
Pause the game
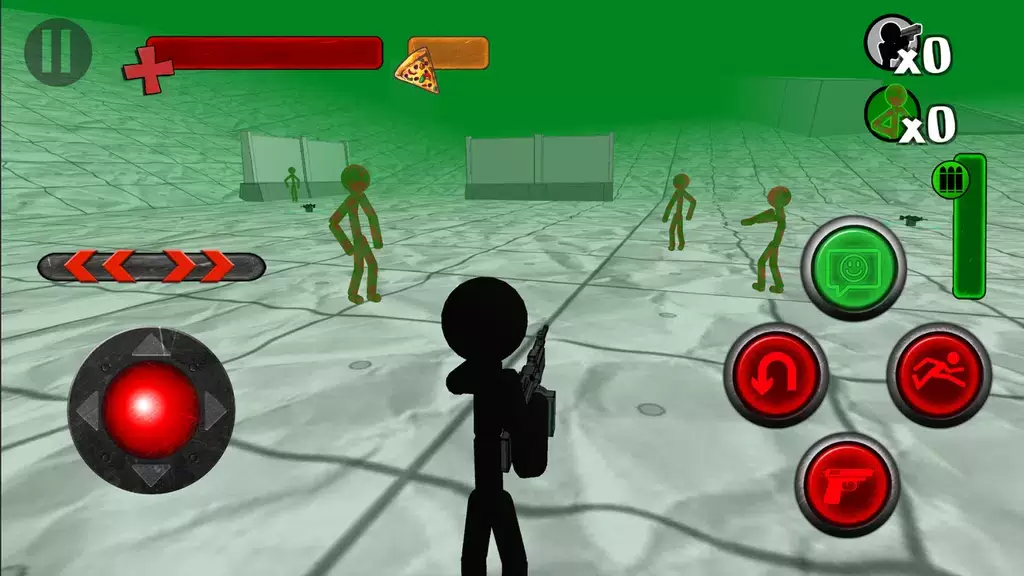click(x=58, y=51)
